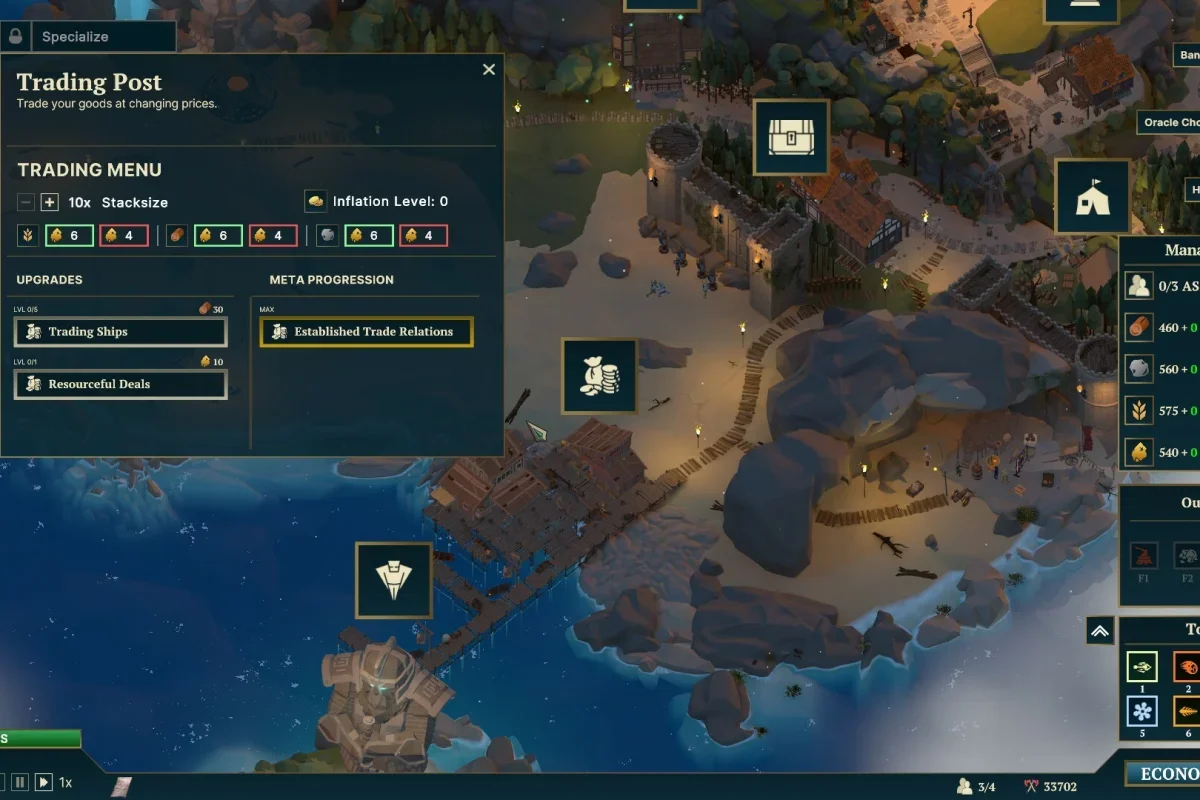This screenshot has height=800, width=1200.
Task: Decrease the trade stack size
Action: click(26, 203)
